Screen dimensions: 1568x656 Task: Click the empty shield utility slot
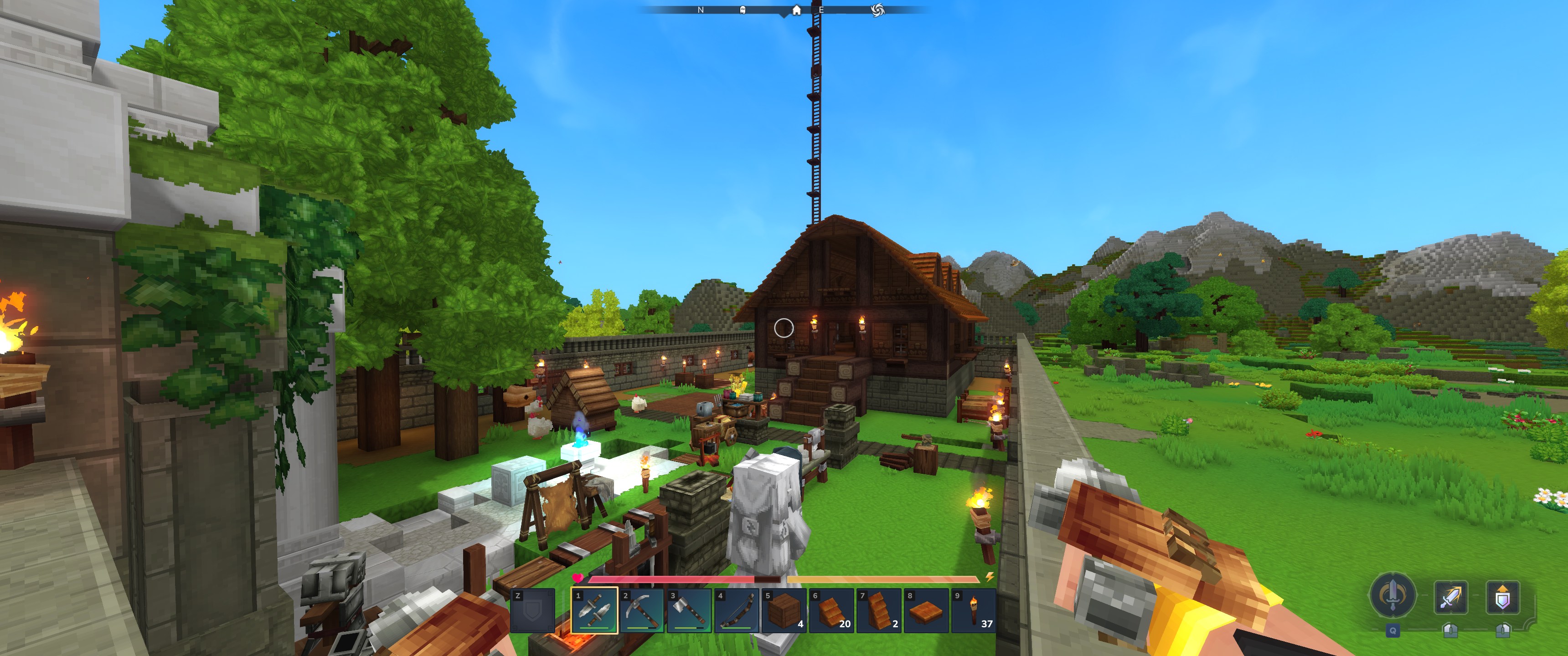pos(532,610)
